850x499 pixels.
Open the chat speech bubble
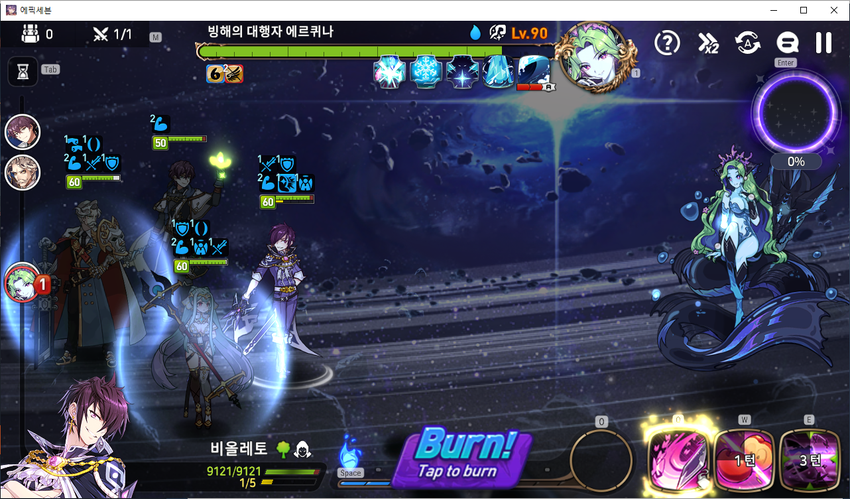click(x=786, y=43)
